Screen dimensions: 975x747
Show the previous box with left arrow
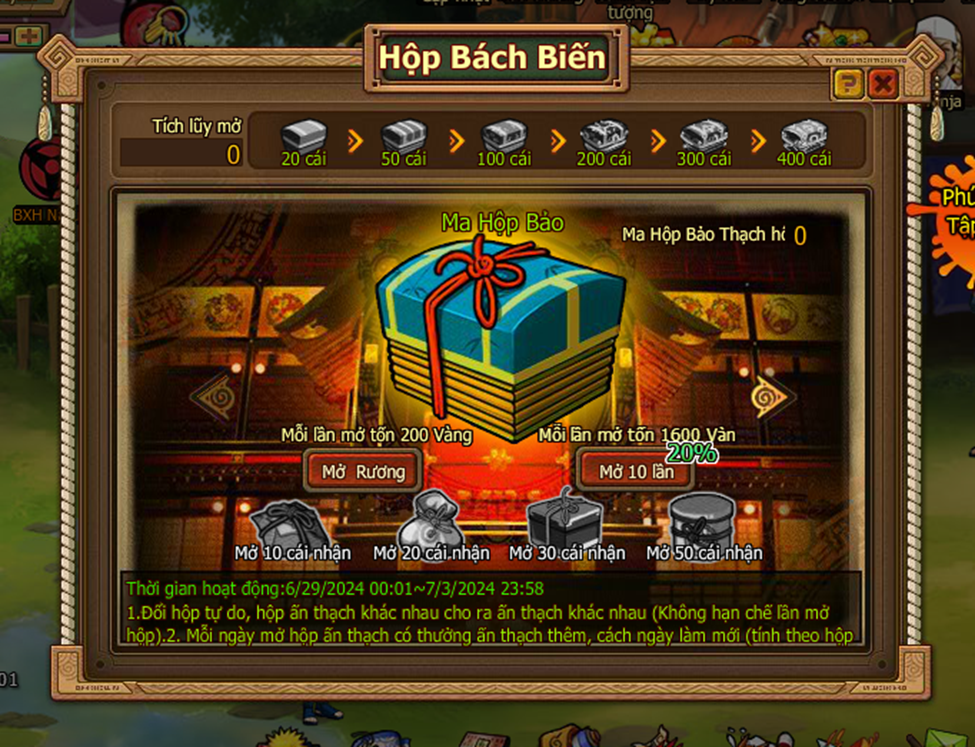point(213,397)
